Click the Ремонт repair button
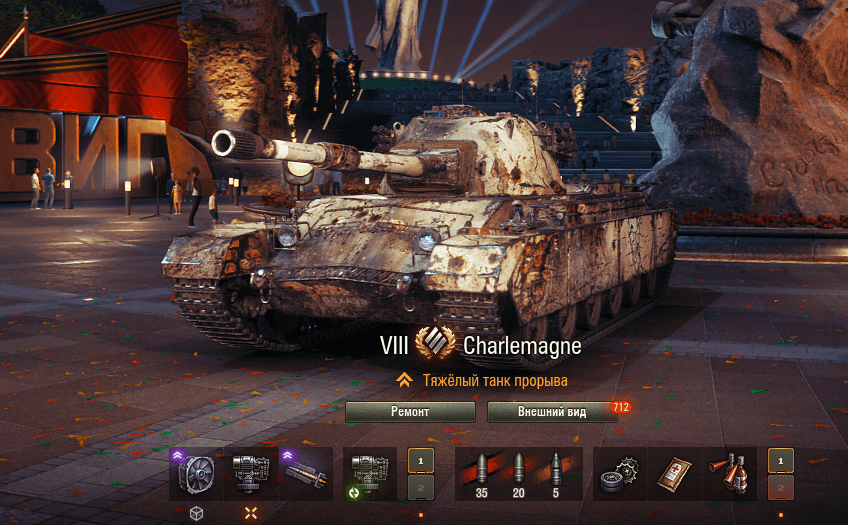The height and width of the screenshot is (525, 848). click(410, 412)
